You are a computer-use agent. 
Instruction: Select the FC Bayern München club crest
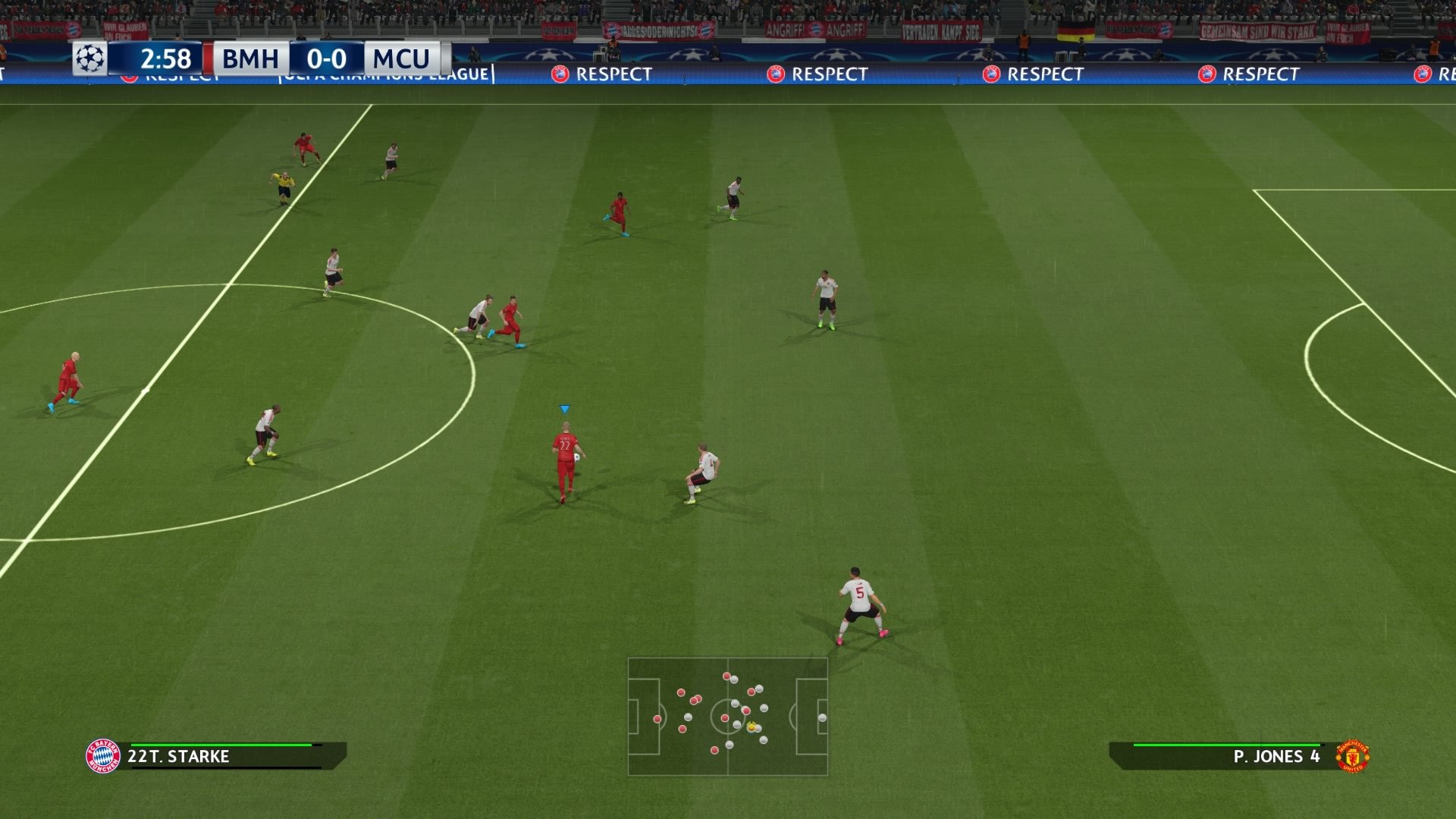[x=105, y=755]
